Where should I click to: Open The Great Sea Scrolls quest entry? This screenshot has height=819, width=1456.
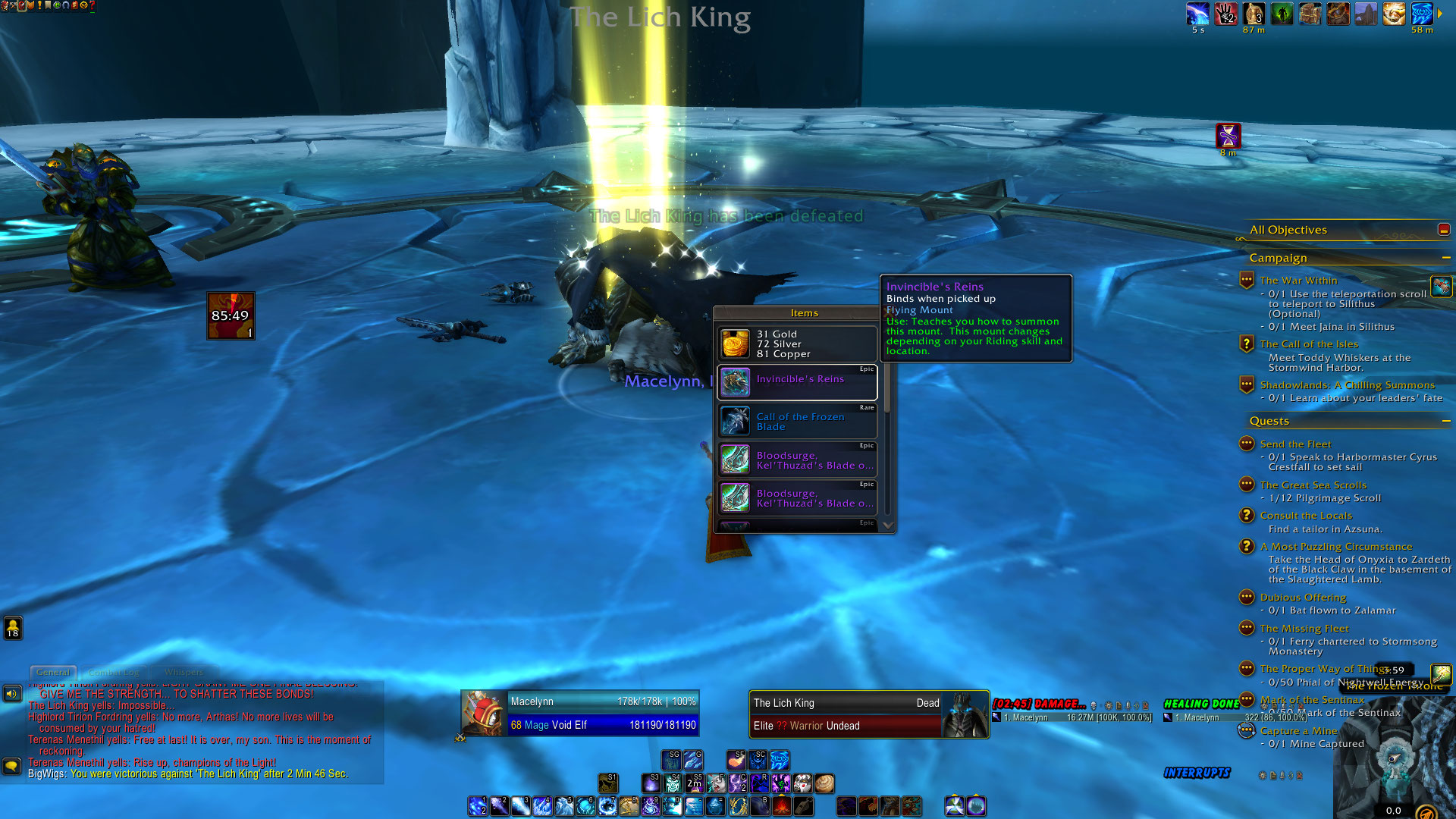pyautogui.click(x=1313, y=485)
